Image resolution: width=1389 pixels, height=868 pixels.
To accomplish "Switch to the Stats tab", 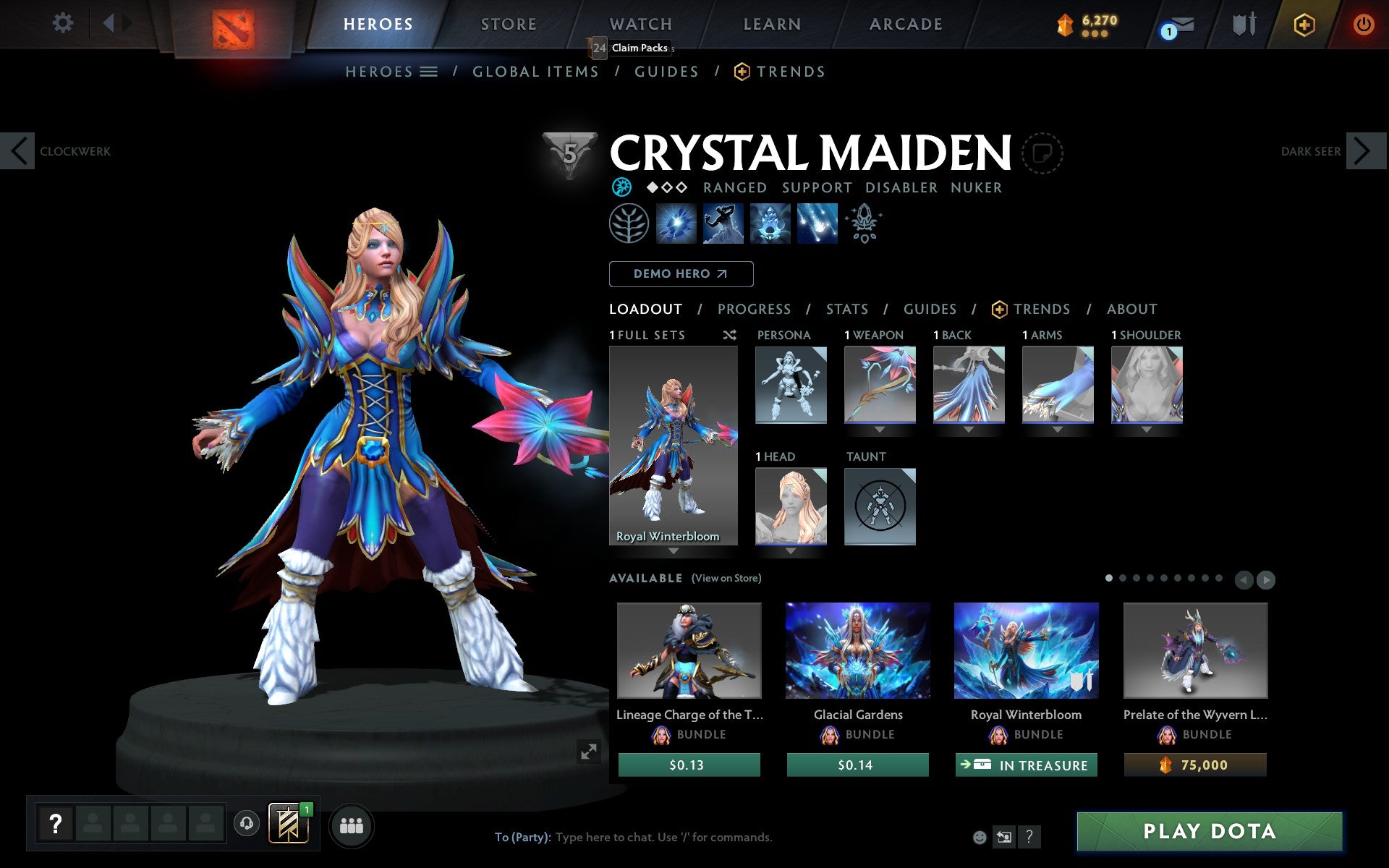I will click(846, 309).
